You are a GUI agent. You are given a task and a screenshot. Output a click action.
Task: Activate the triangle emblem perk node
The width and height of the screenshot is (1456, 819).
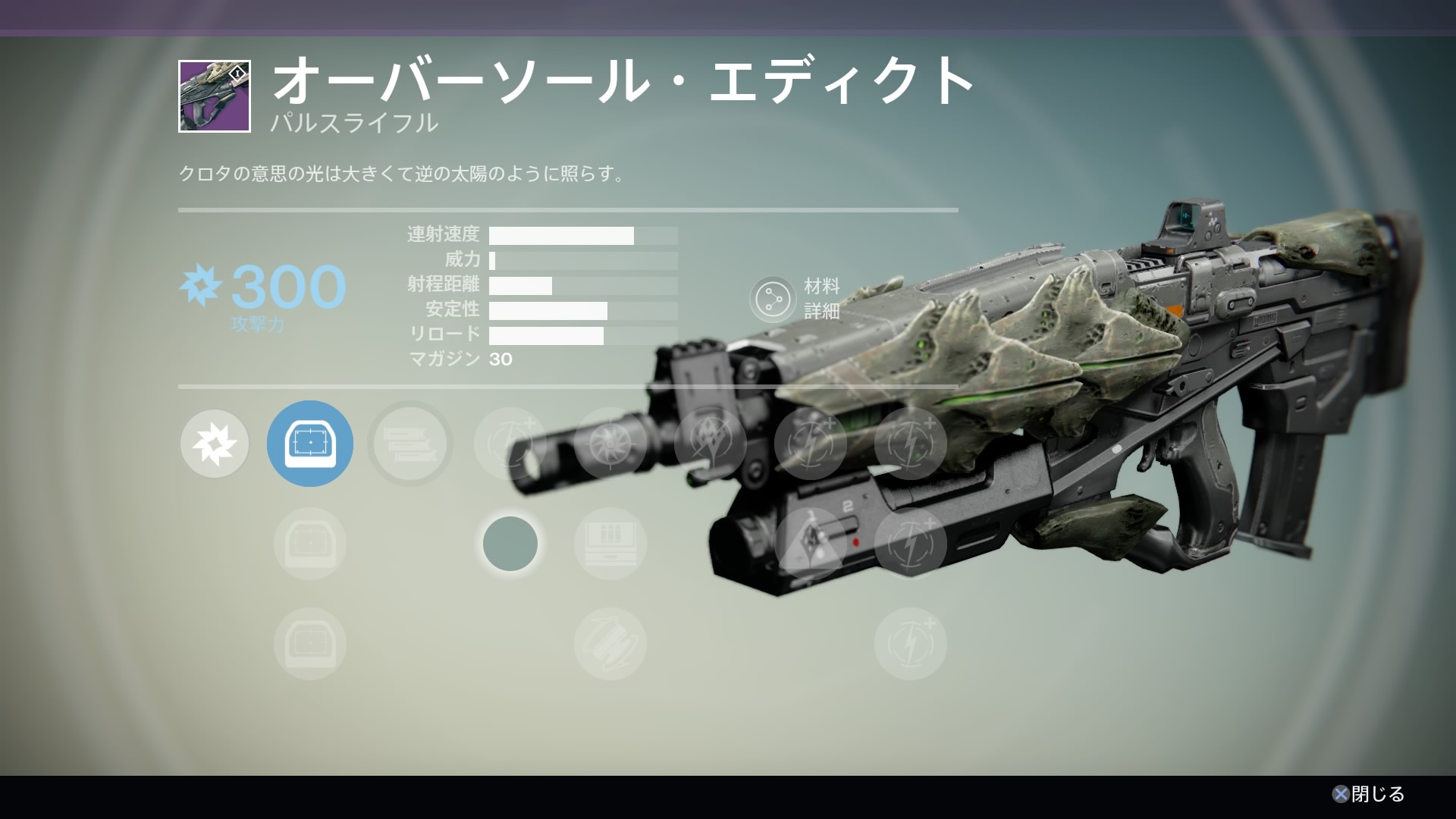[x=811, y=544]
